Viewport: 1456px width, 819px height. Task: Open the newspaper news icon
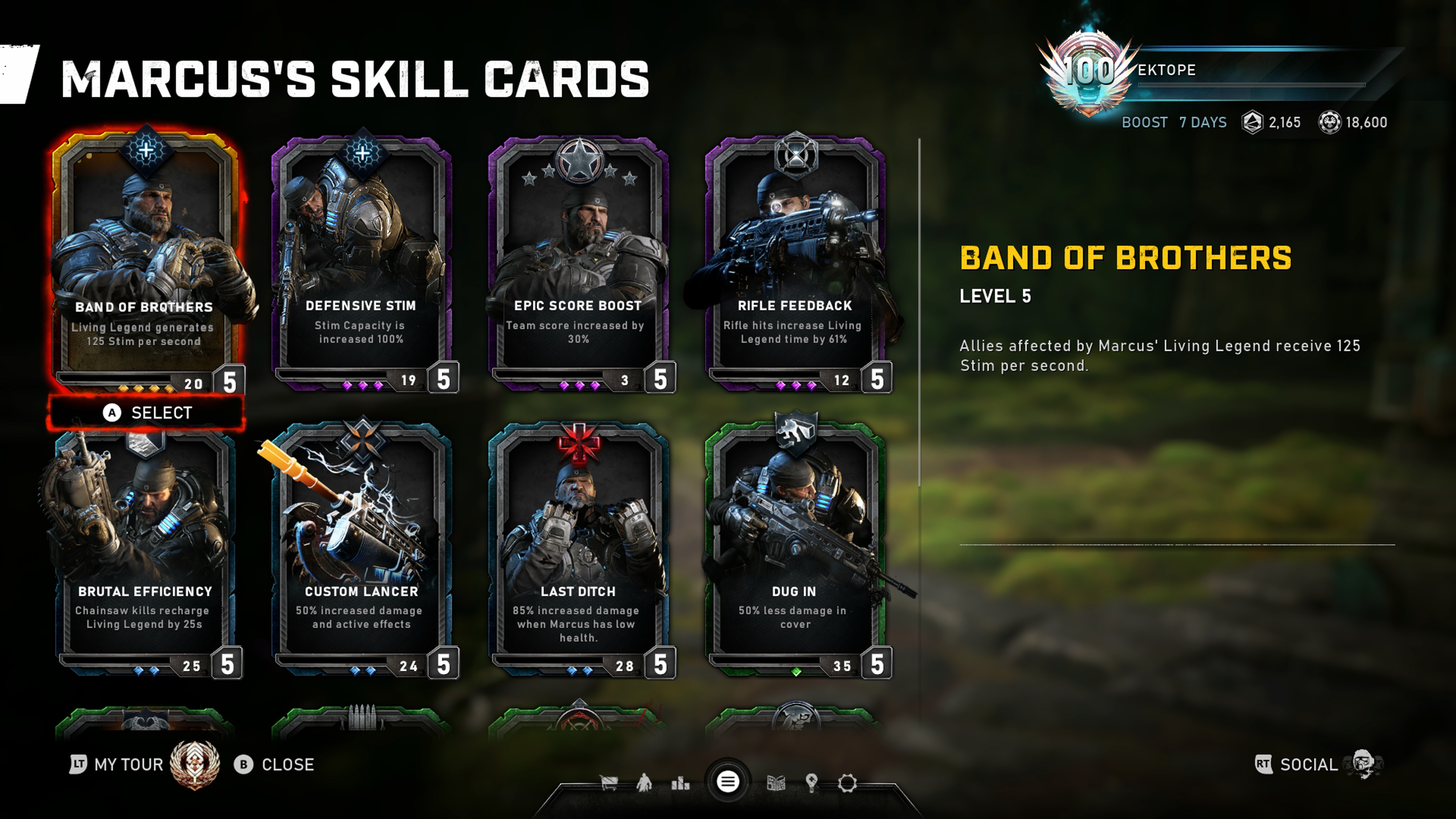coord(775,783)
